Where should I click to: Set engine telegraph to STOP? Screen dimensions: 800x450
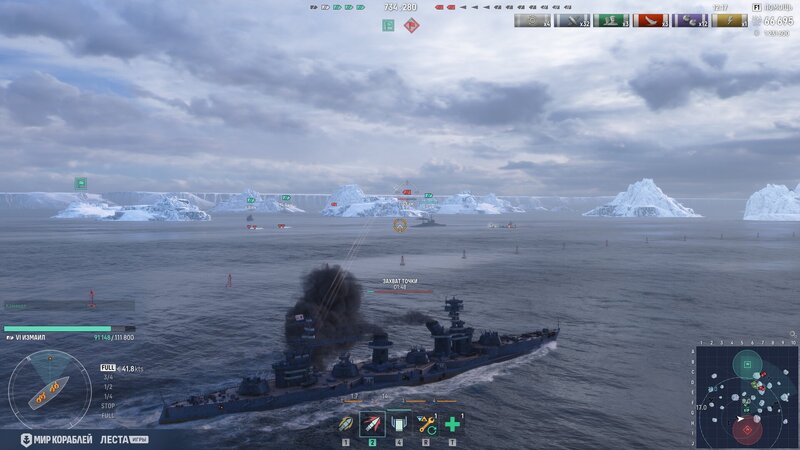pos(108,405)
